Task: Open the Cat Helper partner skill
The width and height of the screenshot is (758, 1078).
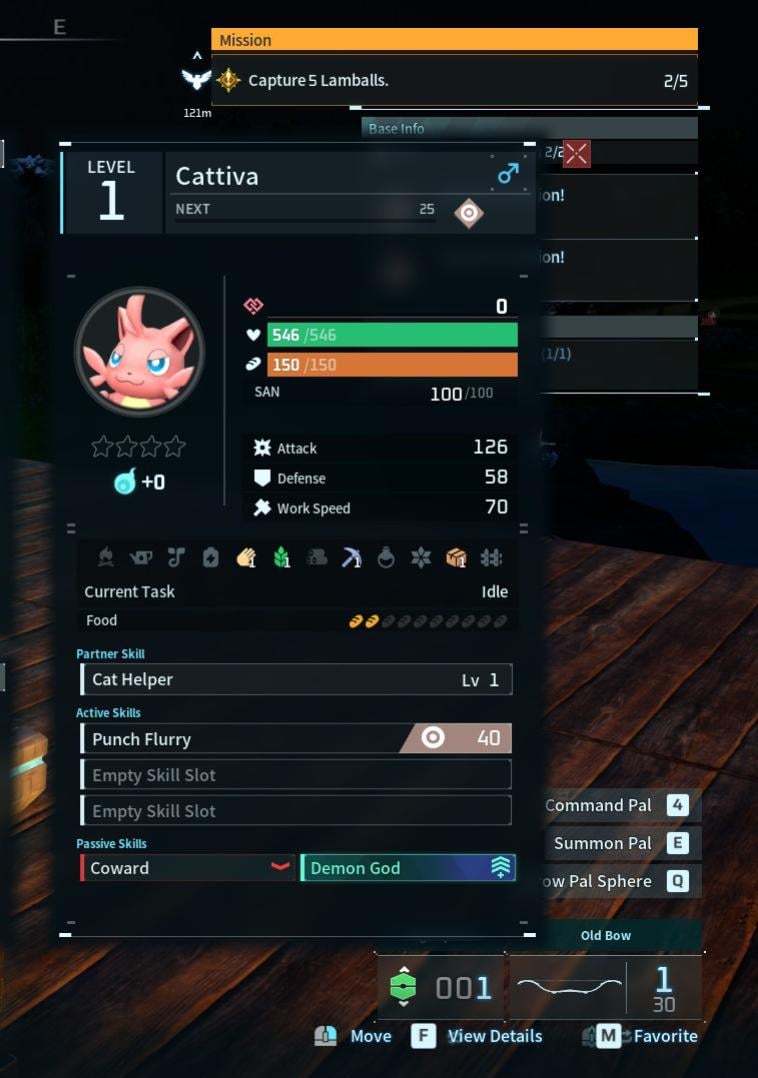Action: pos(296,680)
